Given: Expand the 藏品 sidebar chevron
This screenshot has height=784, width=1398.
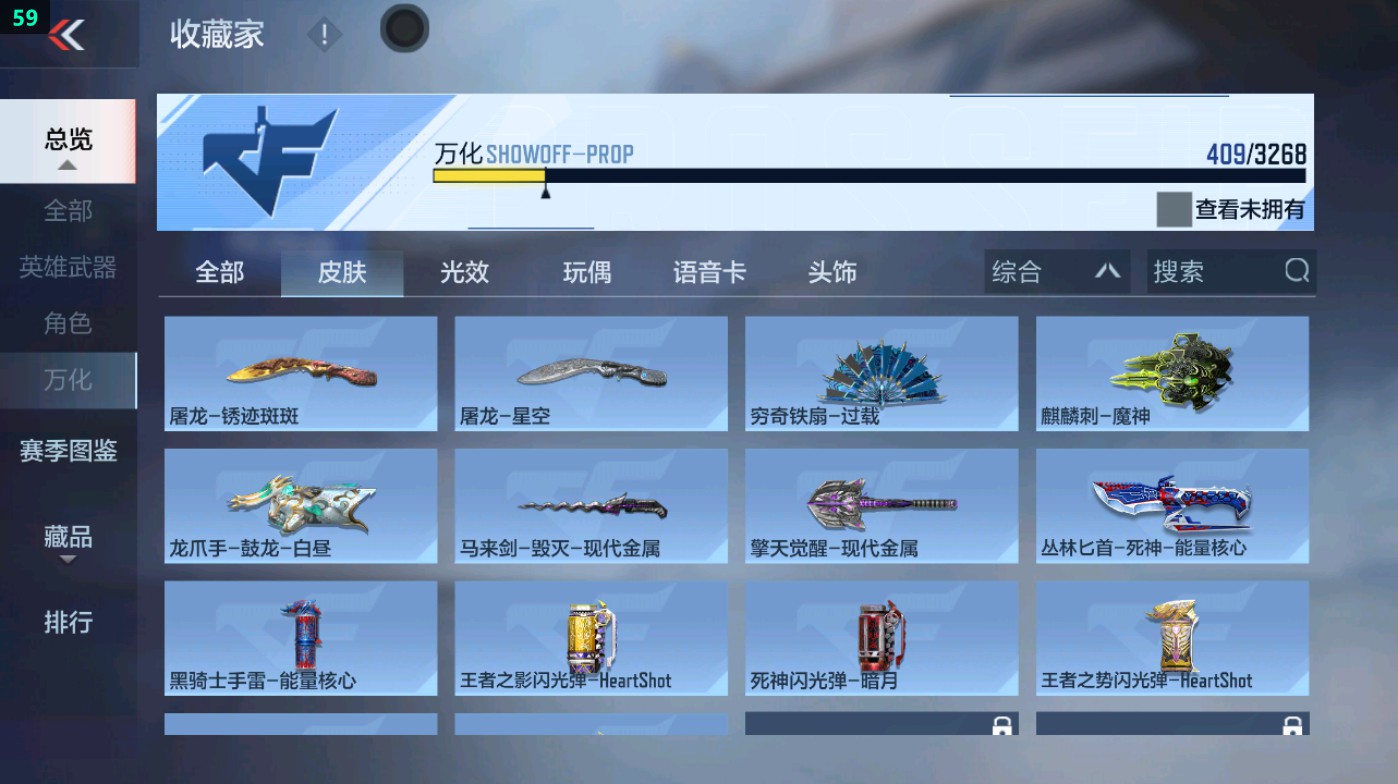Looking at the screenshot, I should pyautogui.click(x=66, y=561).
